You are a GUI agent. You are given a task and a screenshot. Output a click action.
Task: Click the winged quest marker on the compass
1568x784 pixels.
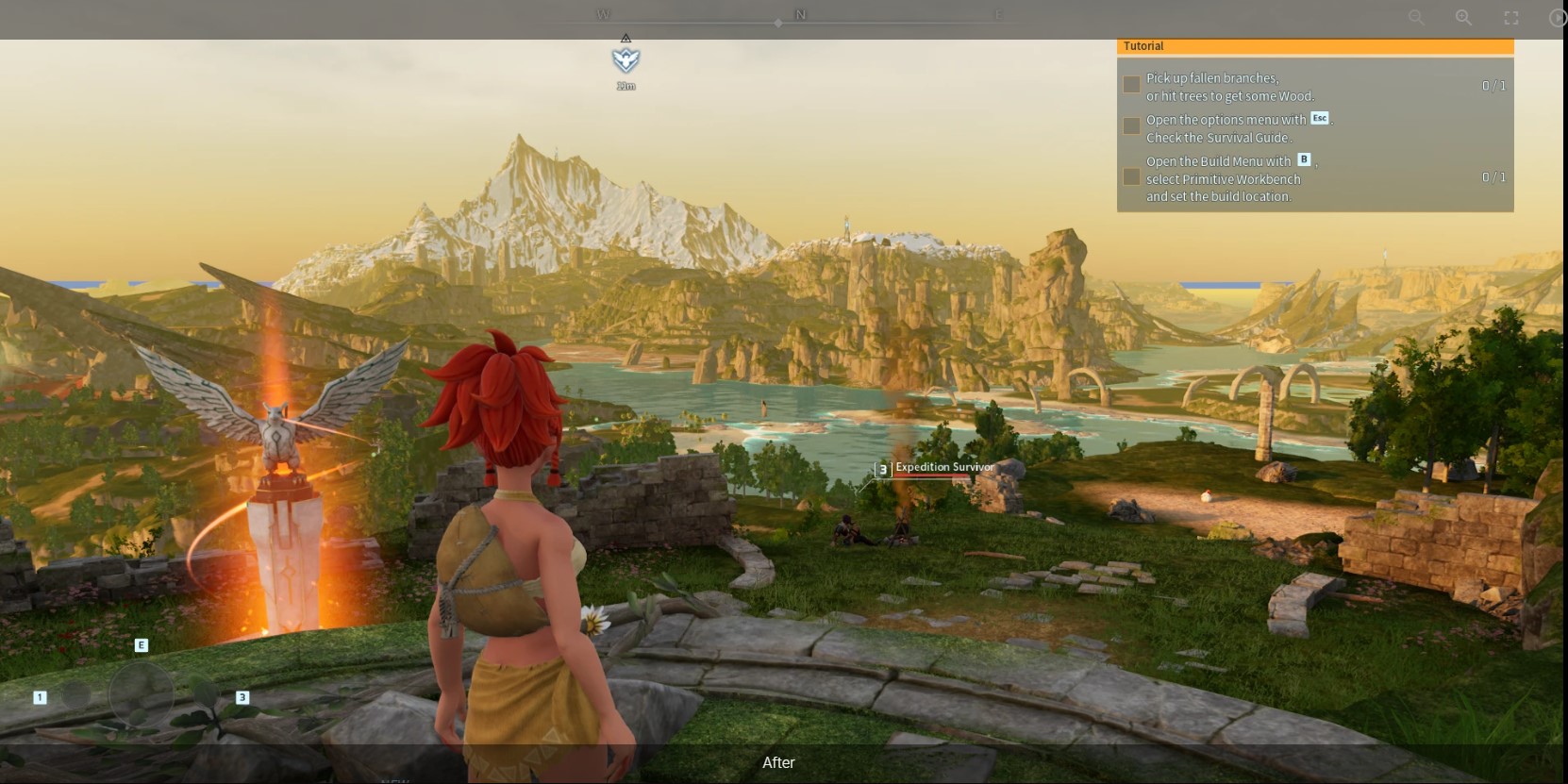tap(626, 61)
